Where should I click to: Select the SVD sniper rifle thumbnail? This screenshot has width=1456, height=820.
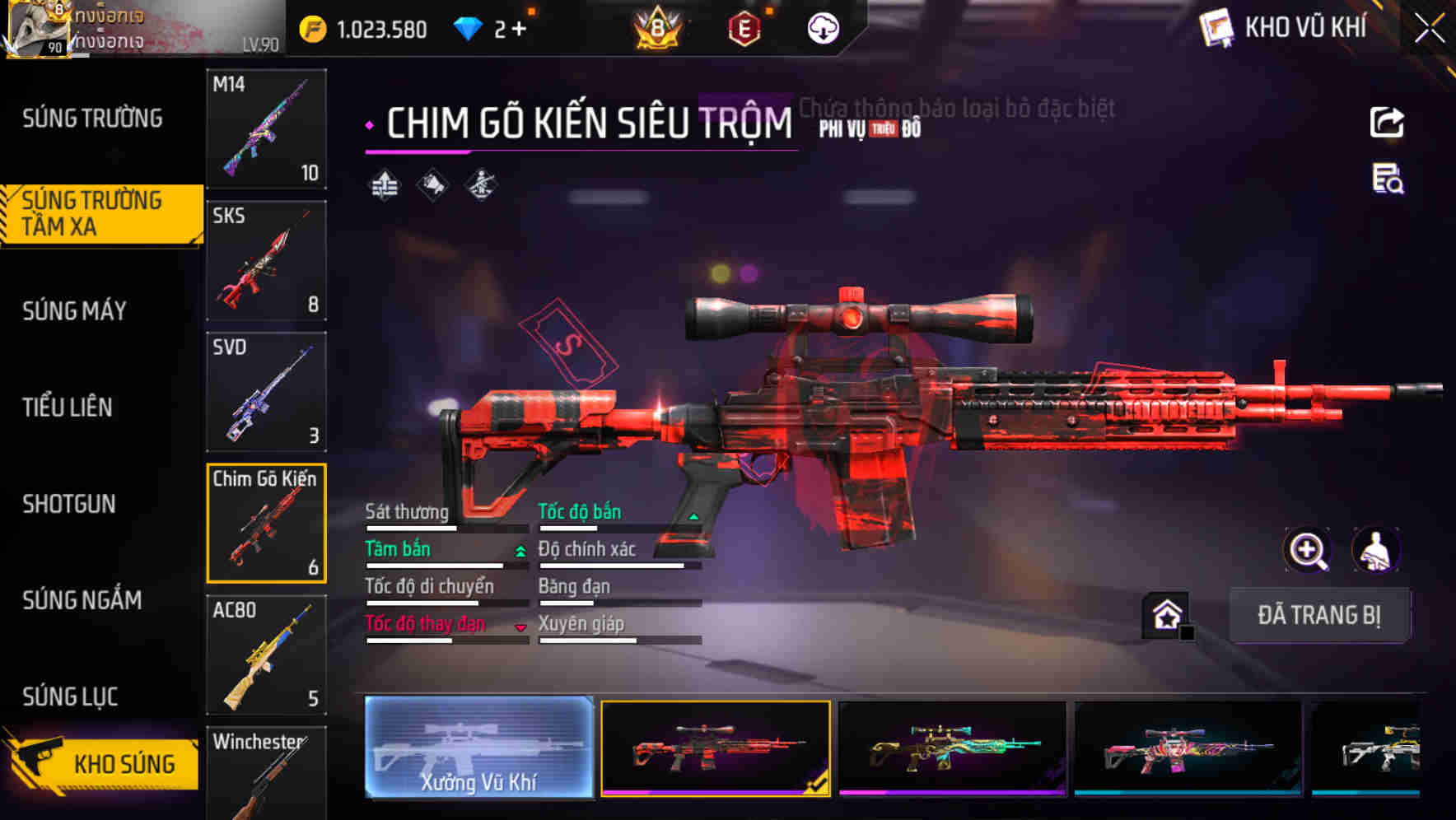tap(266, 392)
